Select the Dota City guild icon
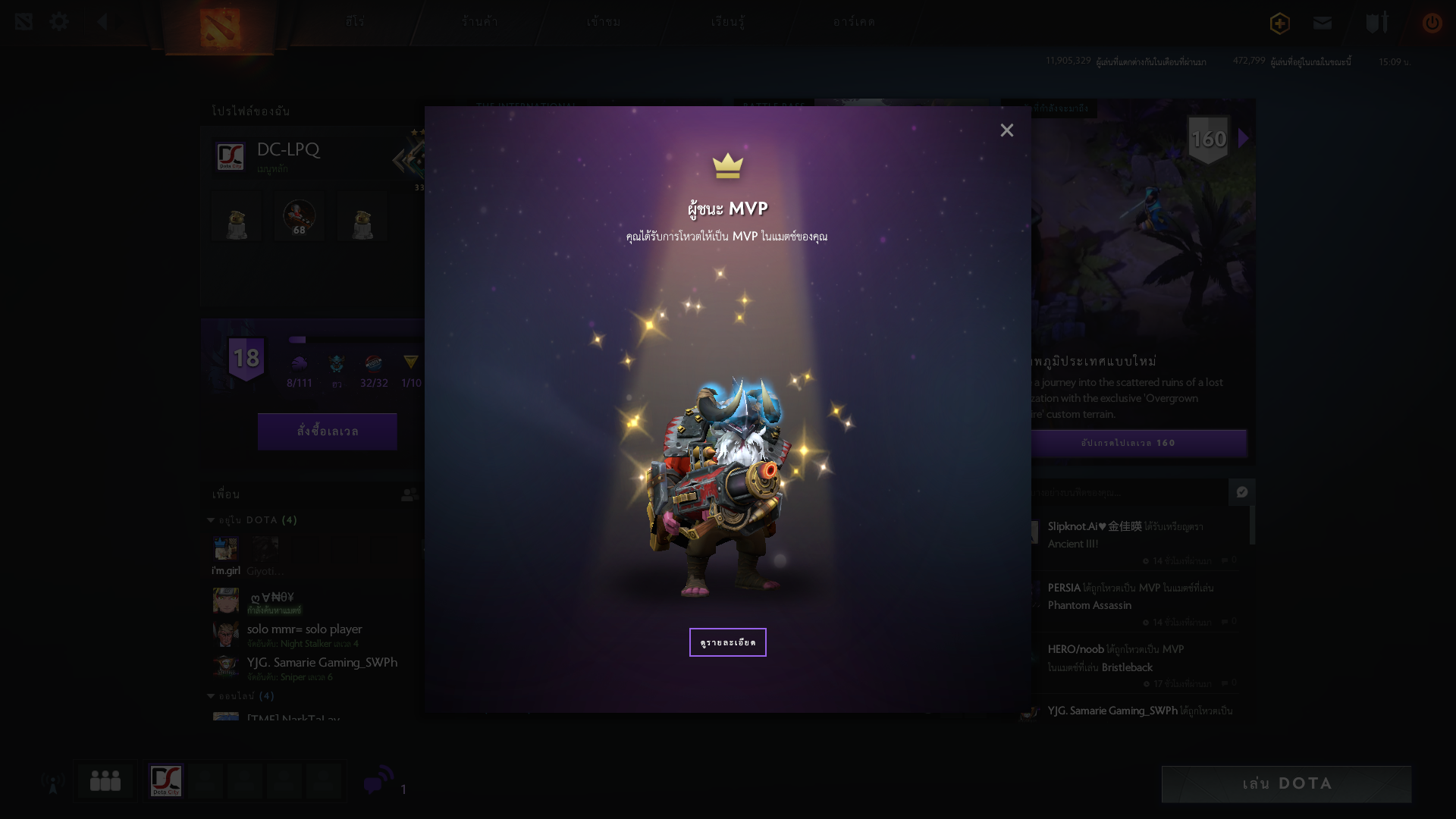Screen dimensions: 1456x819 [x=165, y=780]
